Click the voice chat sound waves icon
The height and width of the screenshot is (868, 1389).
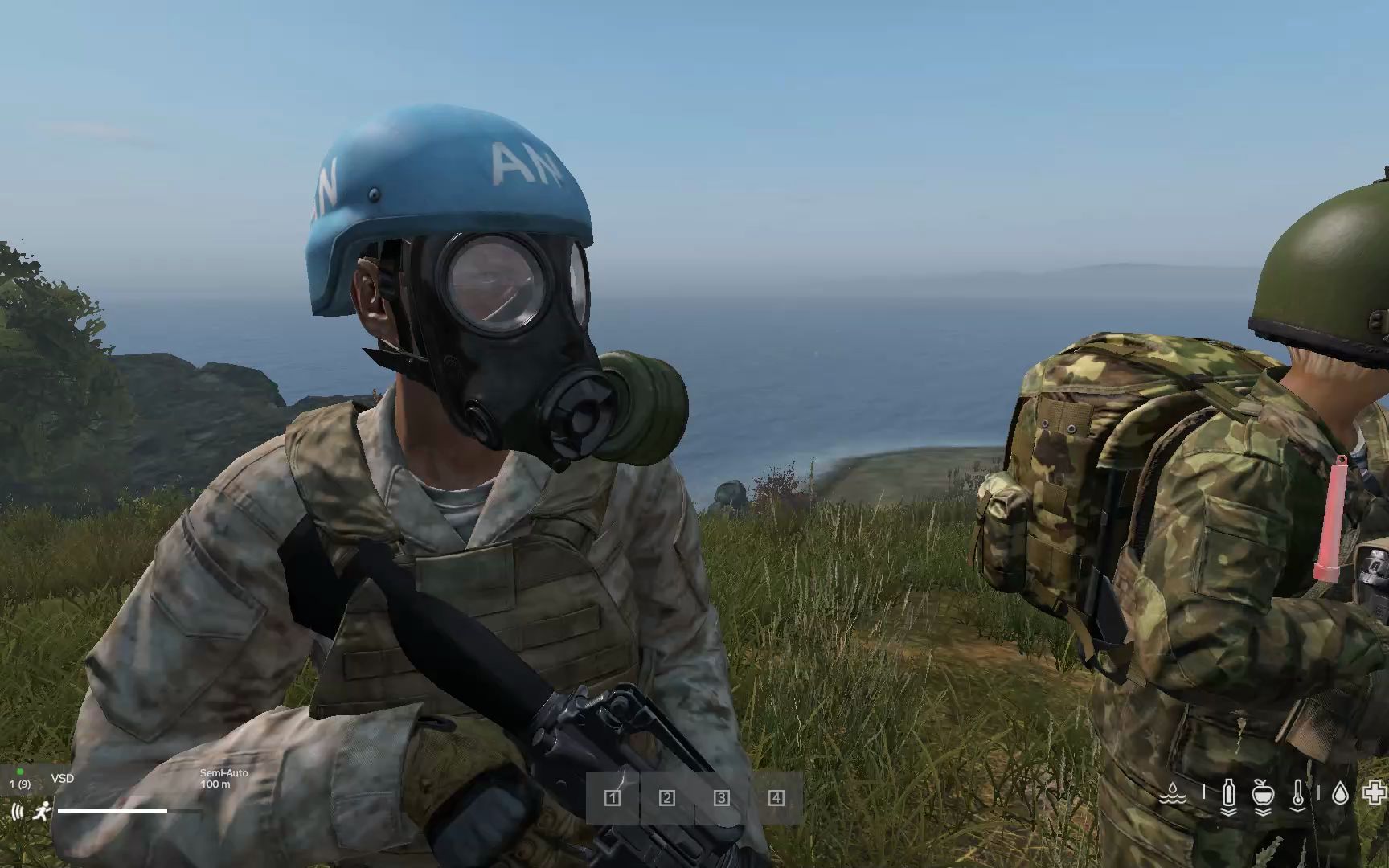(17, 812)
